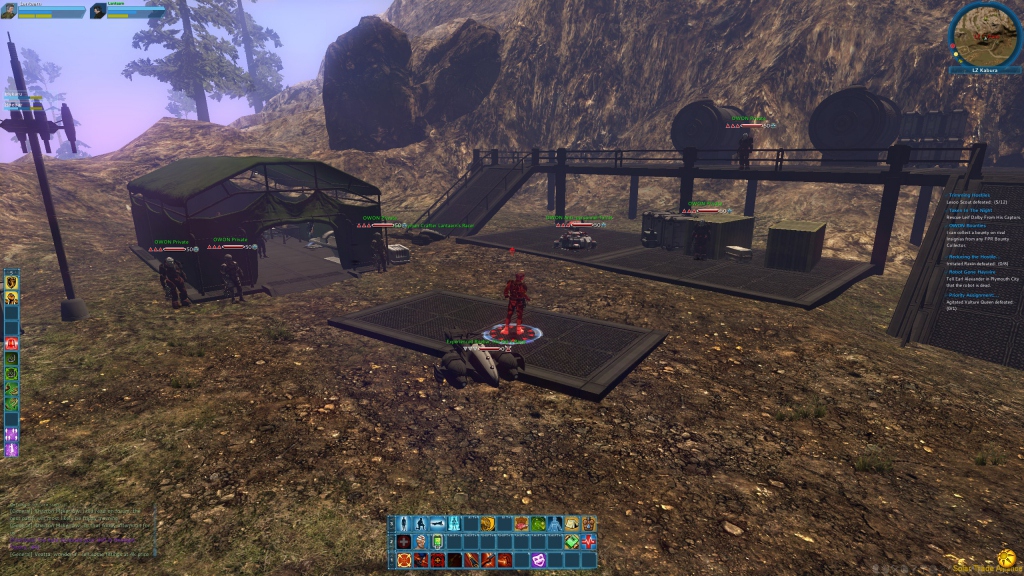The image size is (1024, 576).
Task: Click the player portrait in top-left frame
Action: [8, 11]
